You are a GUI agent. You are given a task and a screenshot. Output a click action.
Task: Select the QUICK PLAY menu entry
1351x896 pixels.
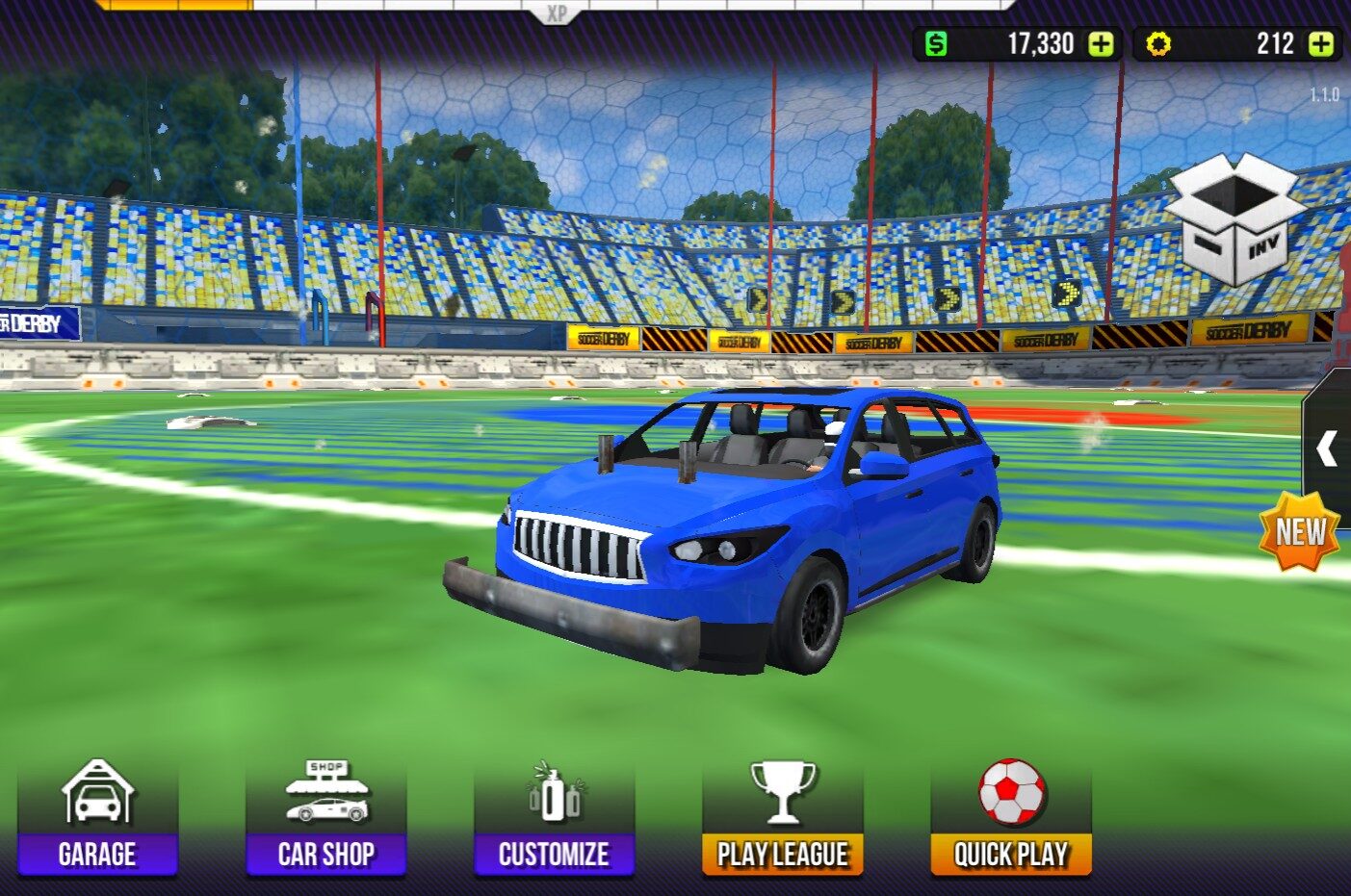(x=1010, y=854)
